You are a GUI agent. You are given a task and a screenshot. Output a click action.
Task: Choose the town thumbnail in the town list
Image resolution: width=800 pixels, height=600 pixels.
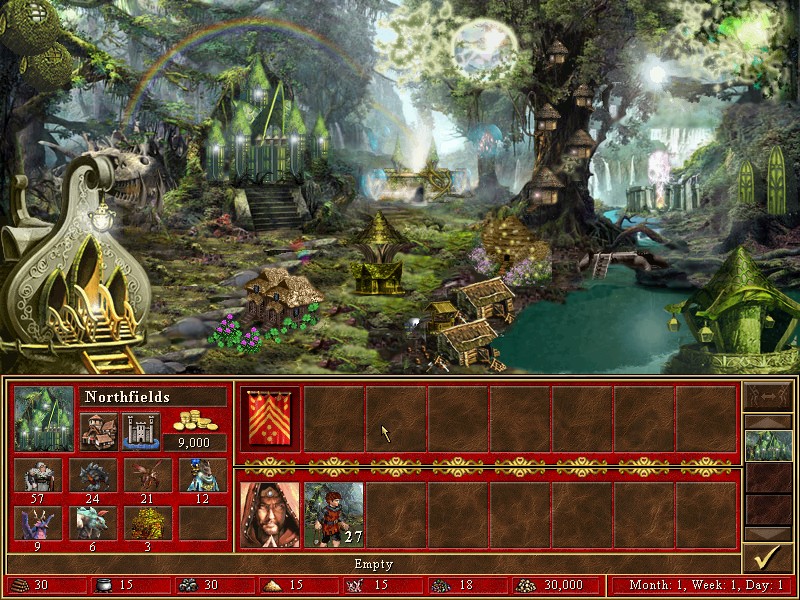(x=768, y=445)
